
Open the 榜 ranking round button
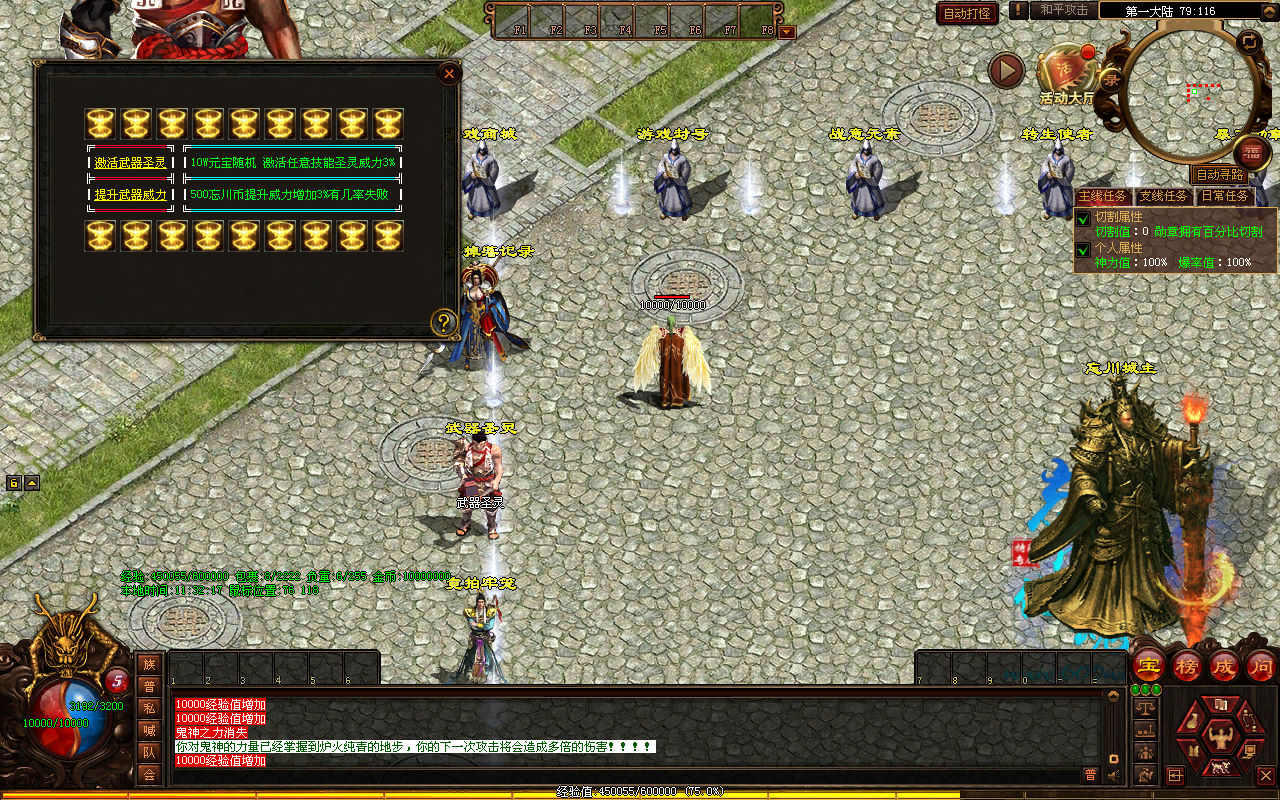(1188, 665)
